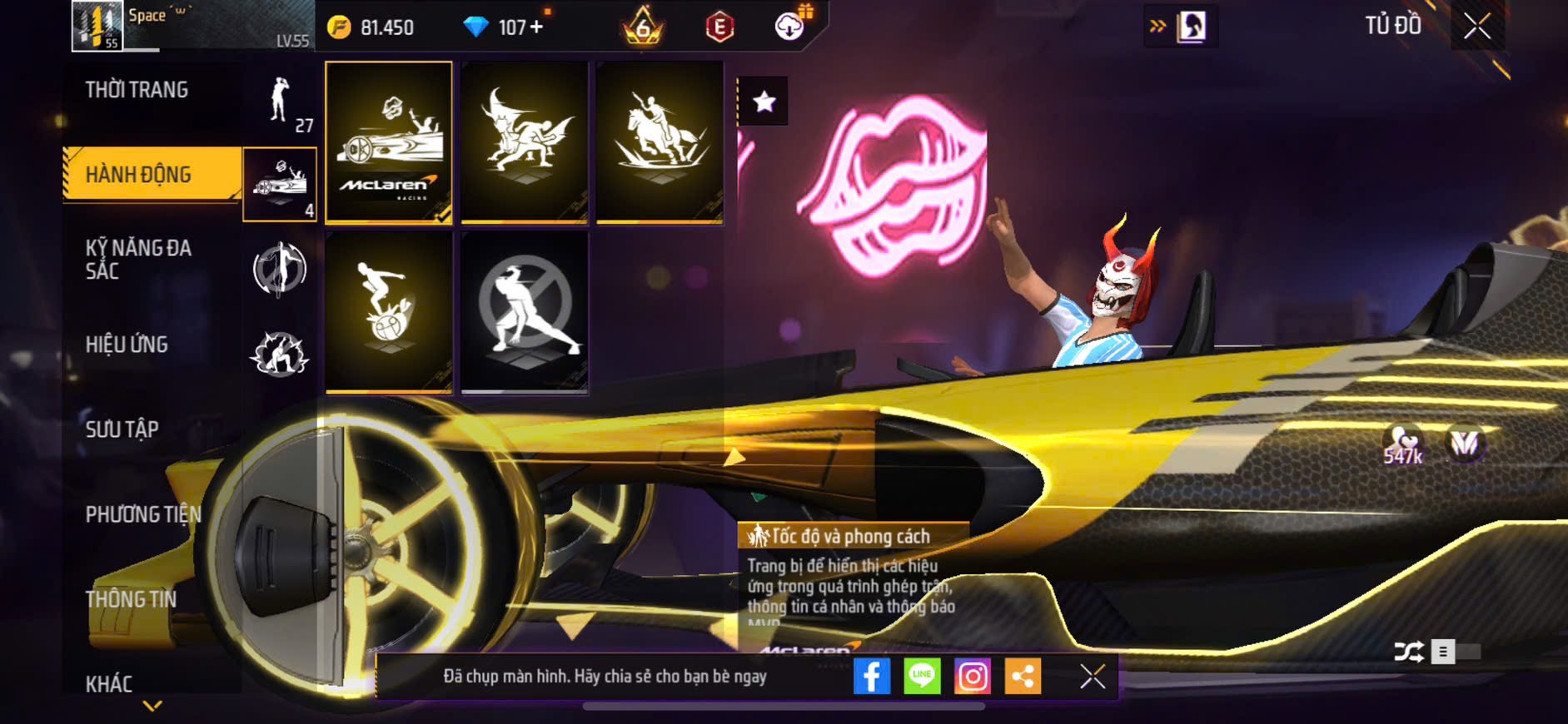Select the KHÁC category

coord(109,684)
